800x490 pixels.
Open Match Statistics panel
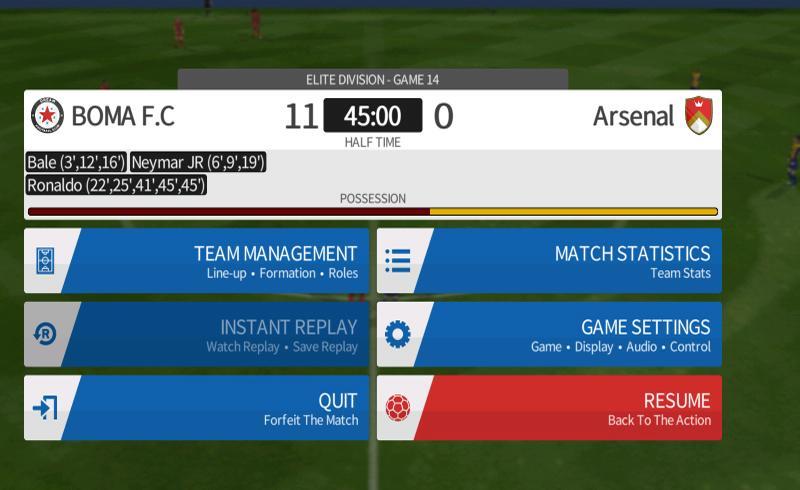click(x=549, y=261)
